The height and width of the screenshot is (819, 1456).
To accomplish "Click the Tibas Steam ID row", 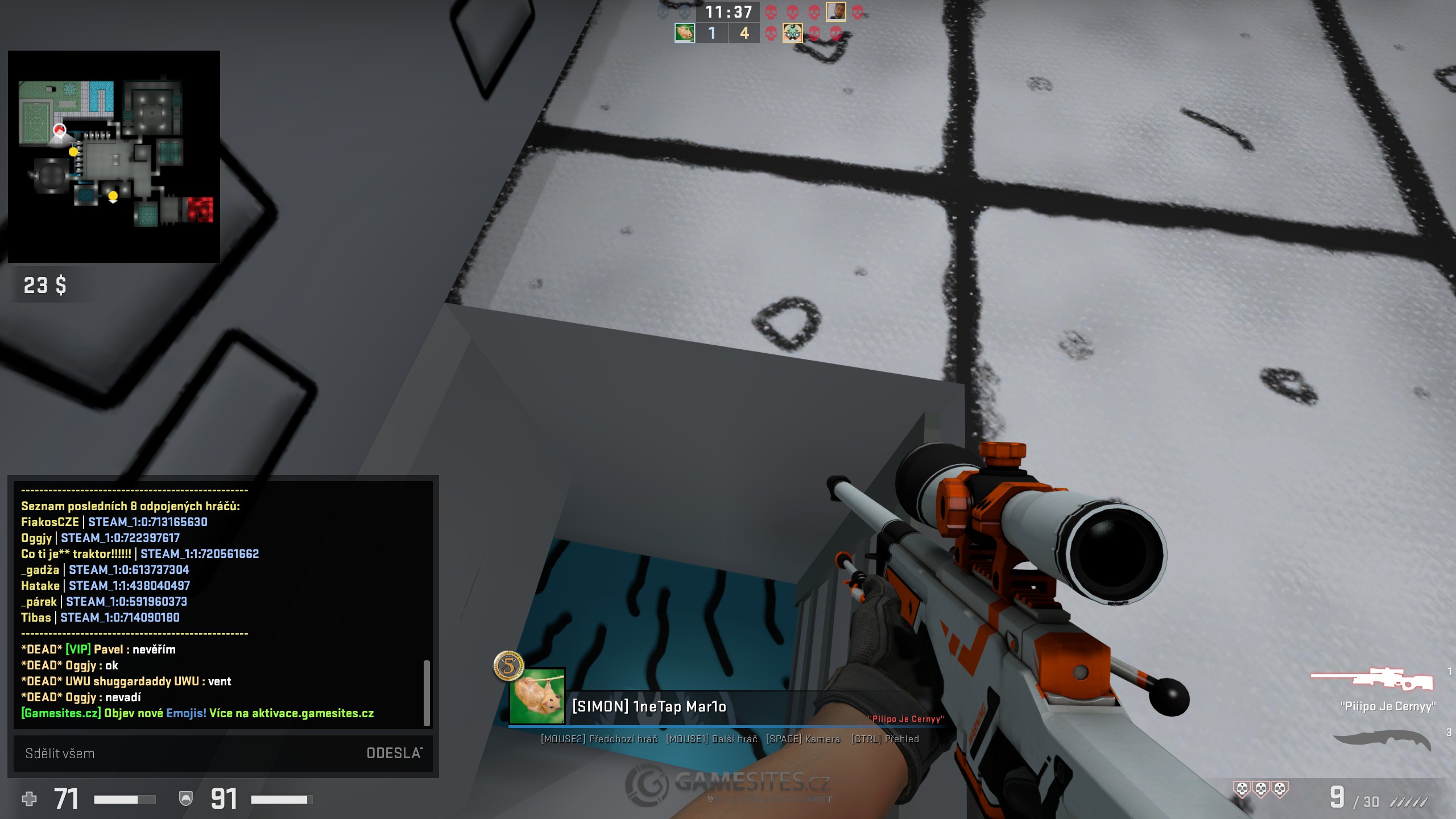I will (100, 618).
